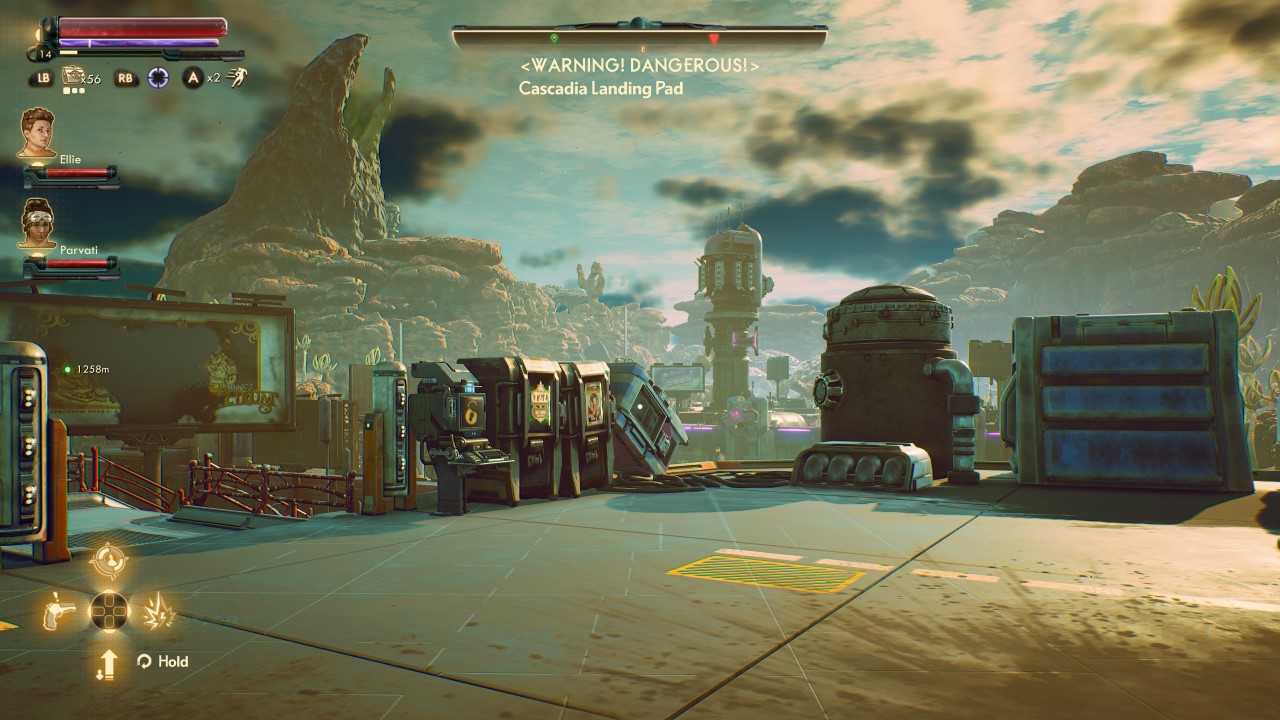Click the green waypoint distance marker
The height and width of the screenshot is (720, 1280).
click(x=68, y=369)
